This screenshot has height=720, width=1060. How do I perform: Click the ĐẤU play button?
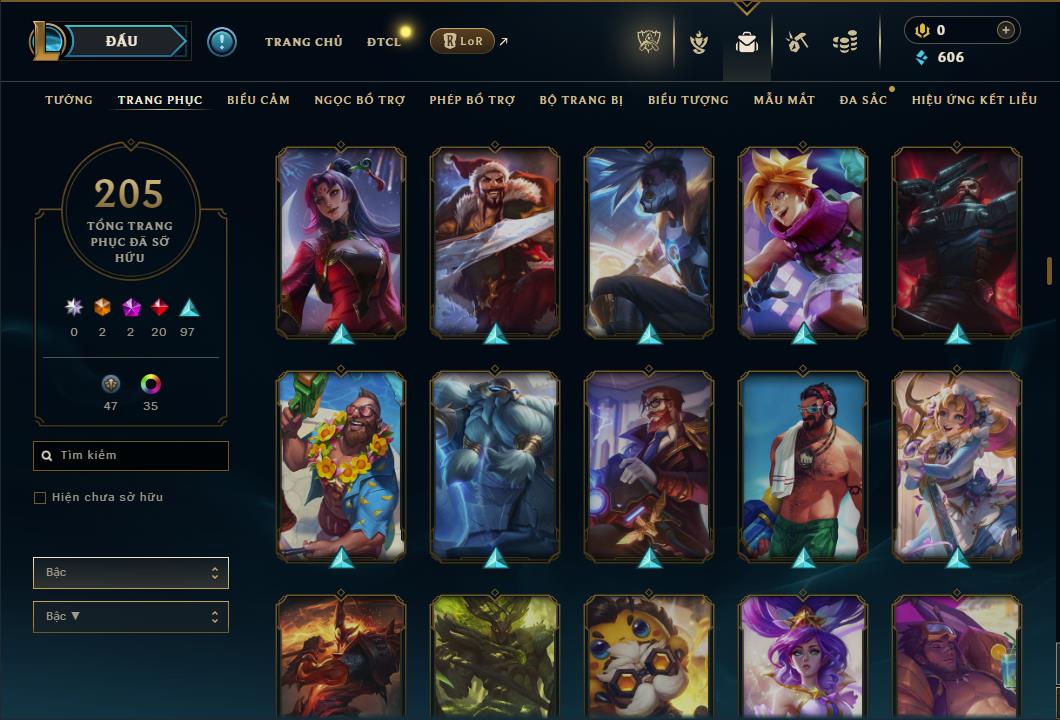(121, 41)
